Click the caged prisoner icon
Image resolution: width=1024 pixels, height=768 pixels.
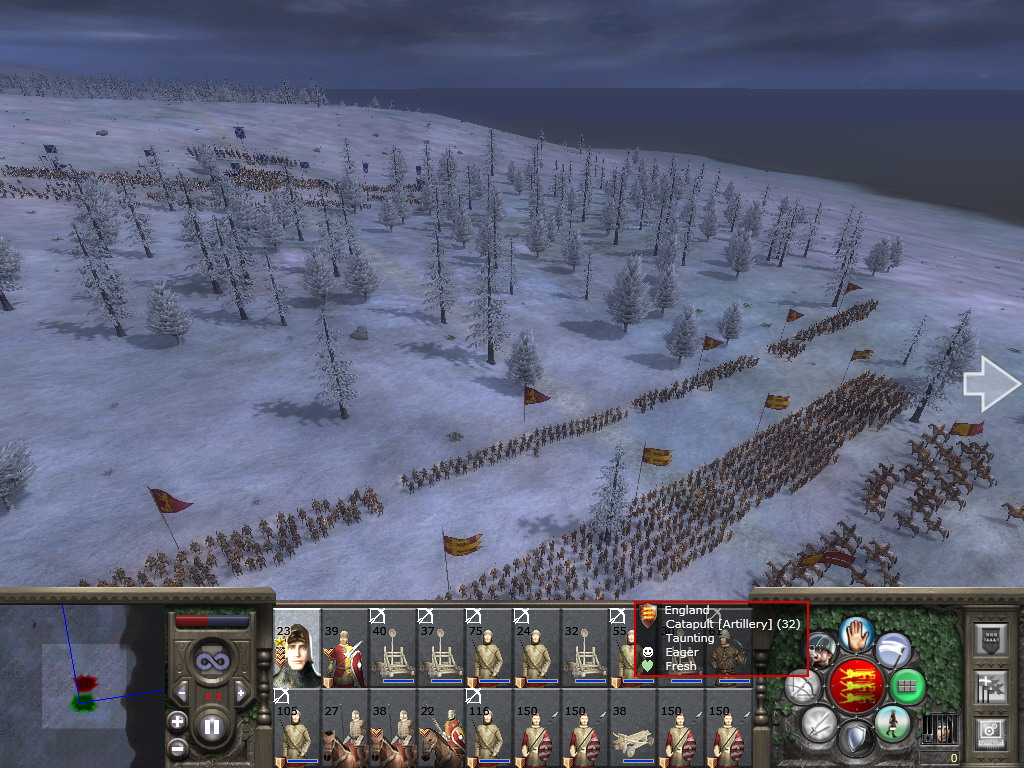(x=938, y=728)
